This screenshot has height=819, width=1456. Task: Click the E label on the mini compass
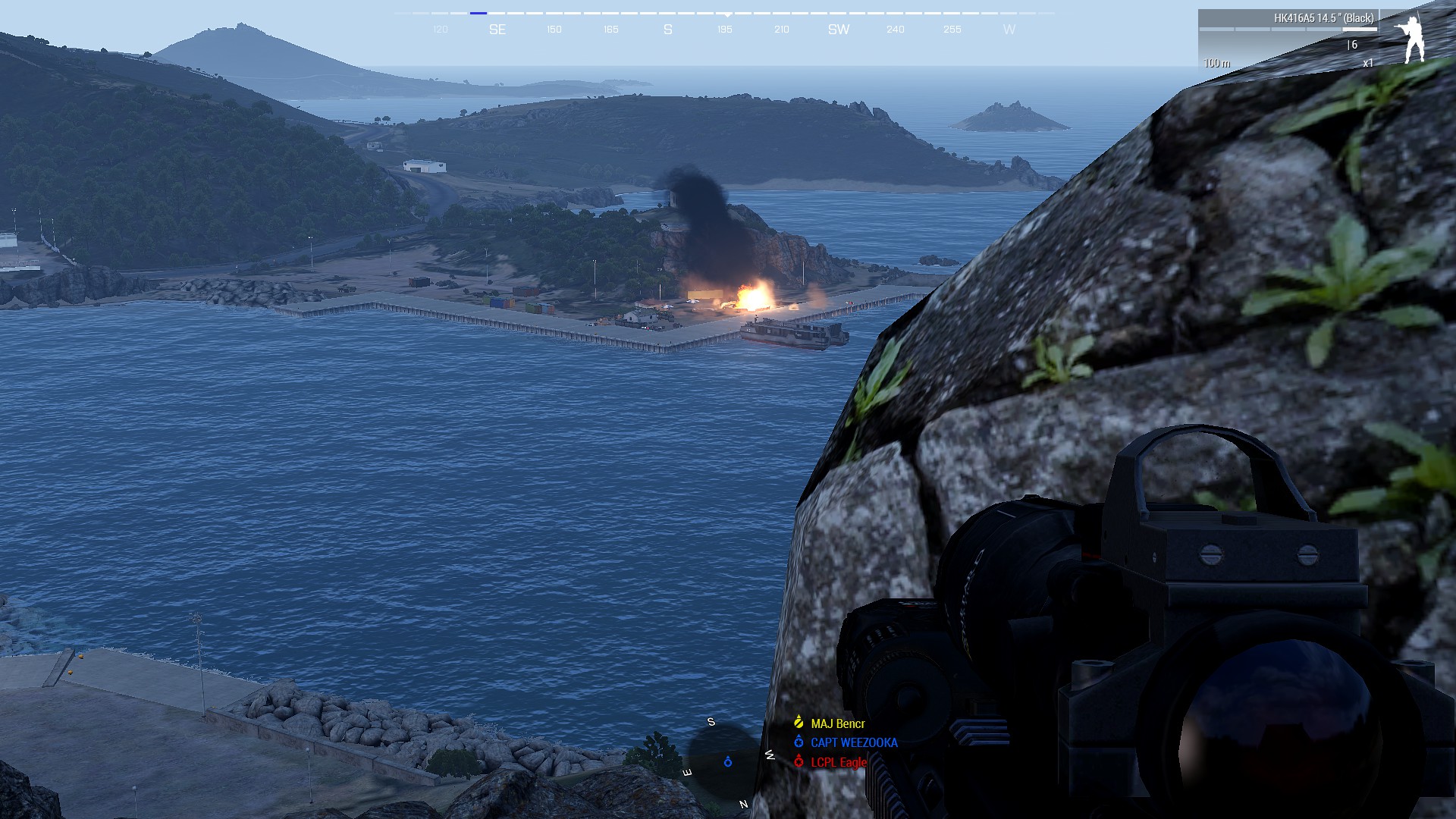click(686, 771)
